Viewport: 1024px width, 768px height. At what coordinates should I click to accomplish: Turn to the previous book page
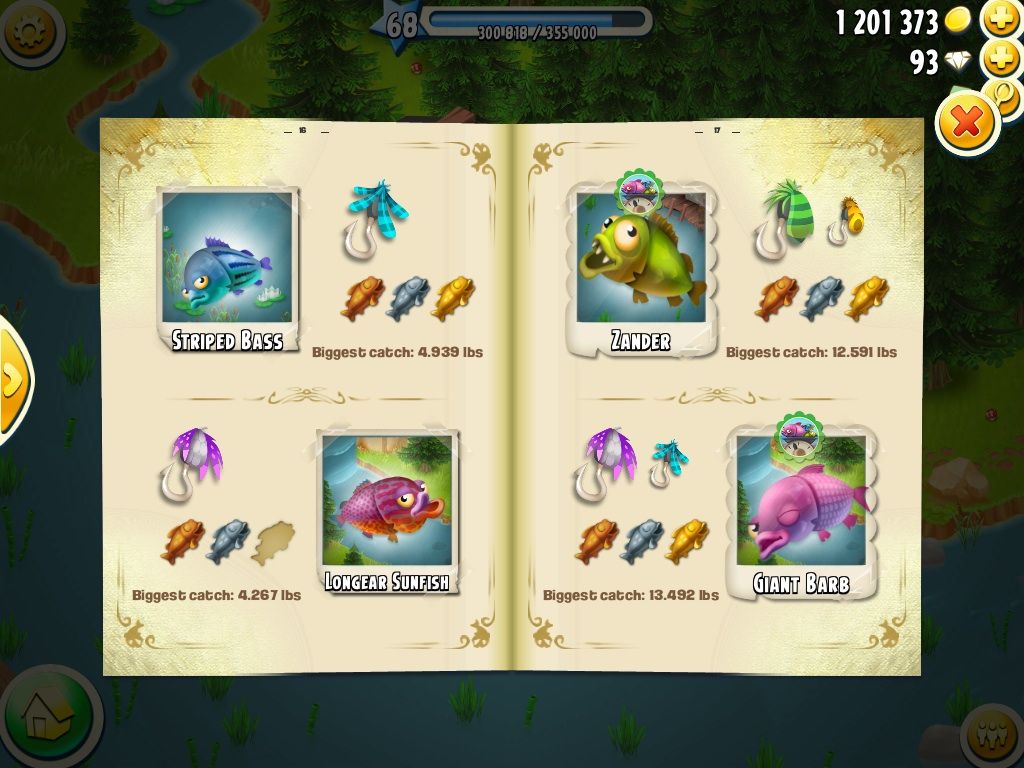point(12,378)
